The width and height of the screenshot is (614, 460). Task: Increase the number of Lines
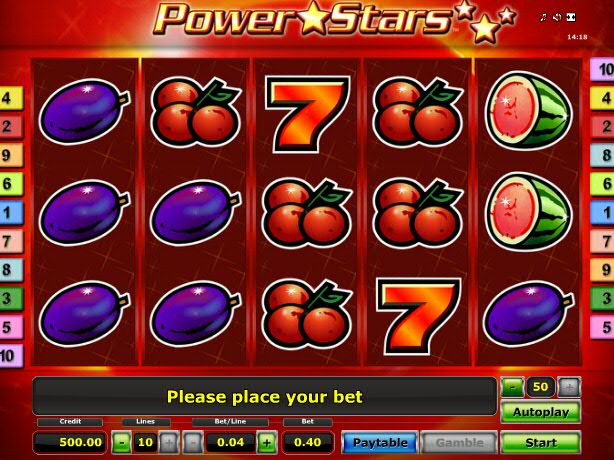pyautogui.click(x=167, y=442)
